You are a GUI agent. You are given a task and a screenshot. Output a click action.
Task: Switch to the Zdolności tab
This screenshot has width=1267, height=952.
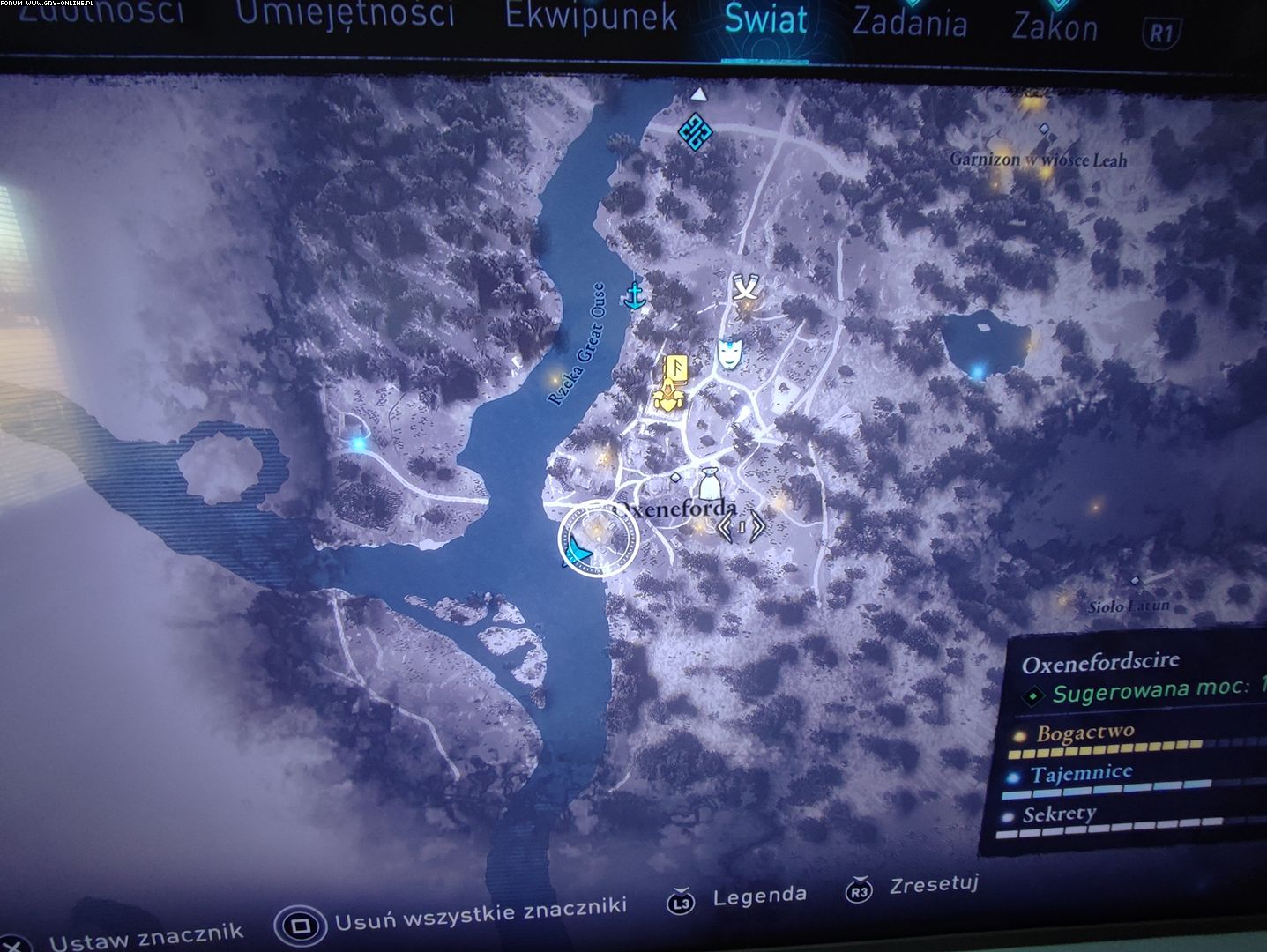101,12
